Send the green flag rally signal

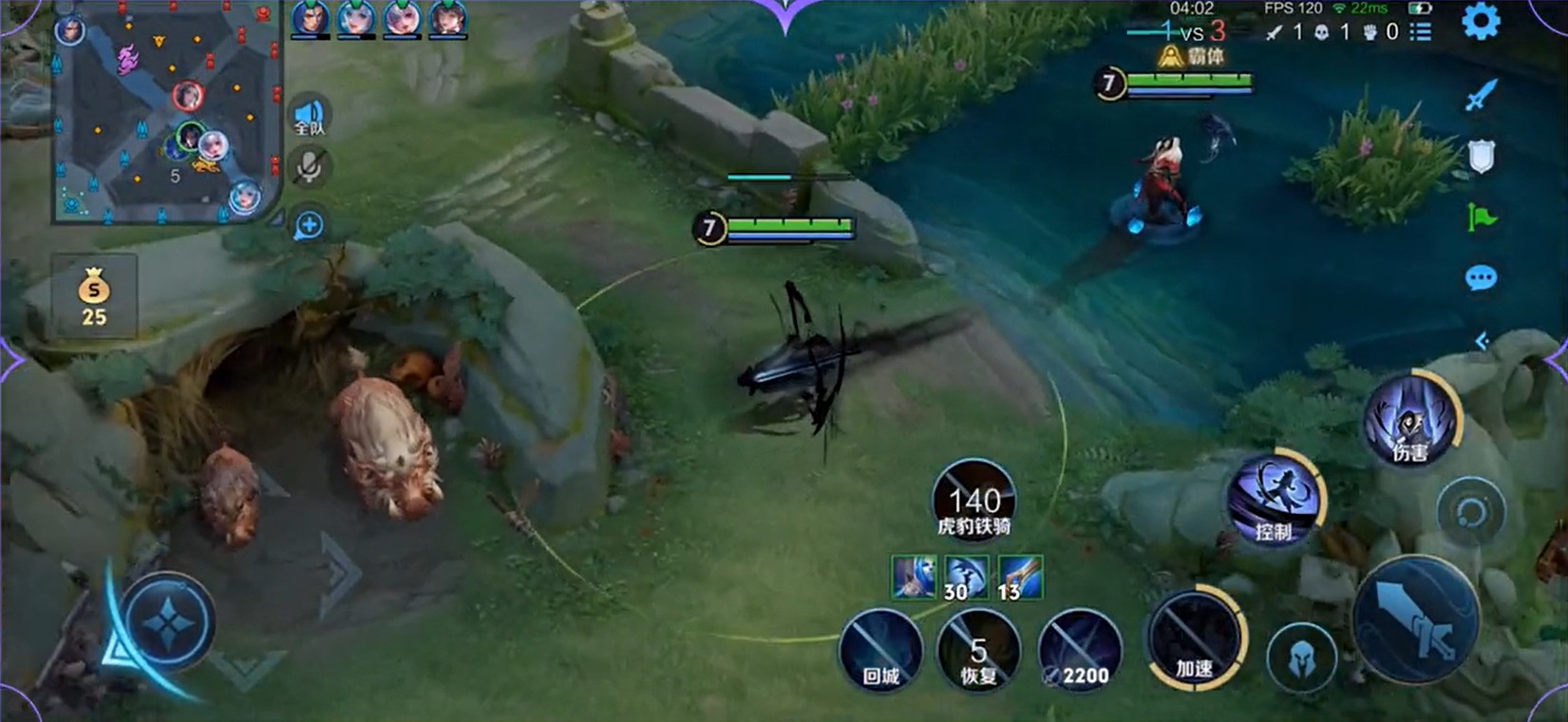tap(1481, 218)
